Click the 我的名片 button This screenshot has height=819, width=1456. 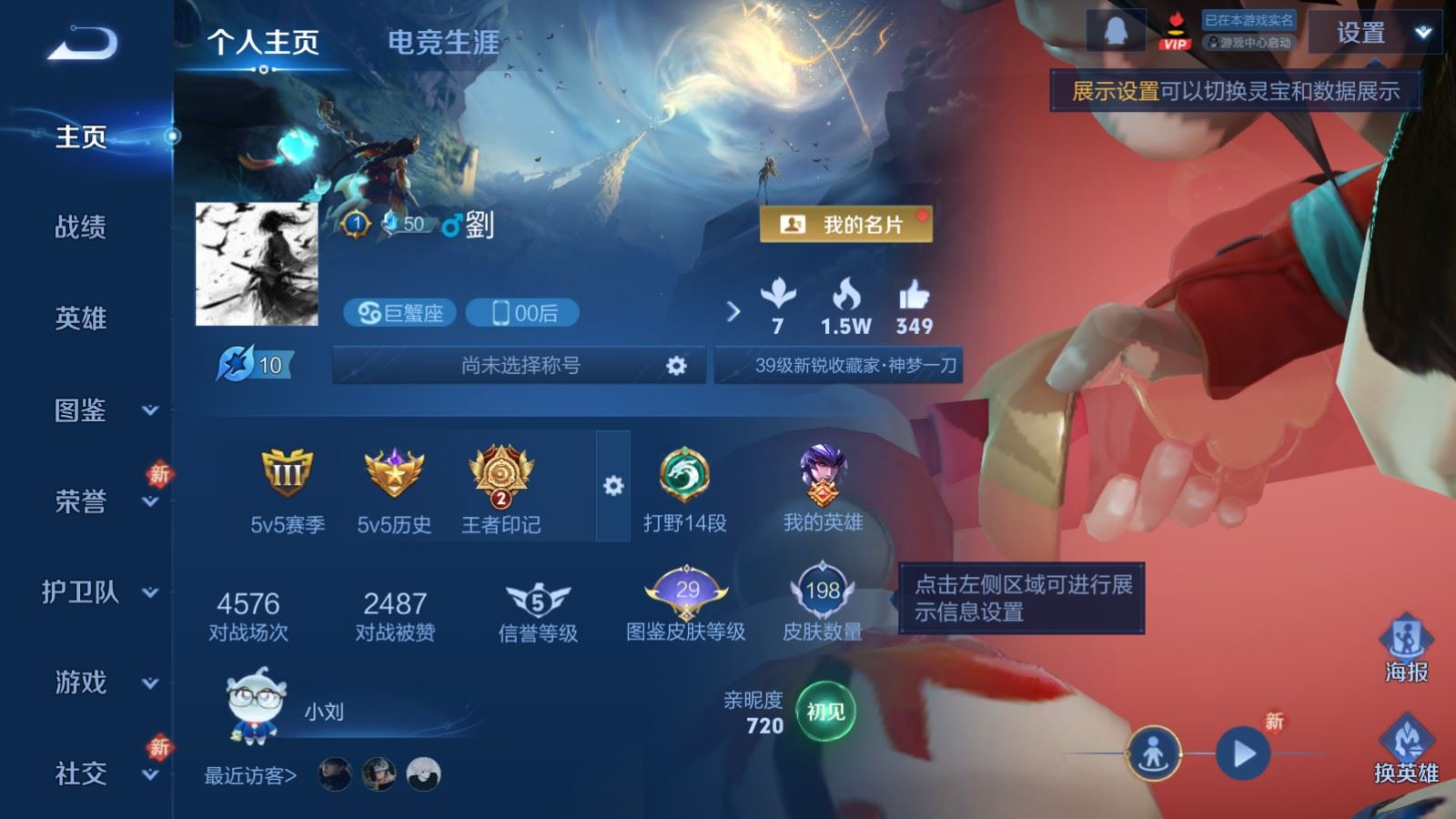click(845, 224)
